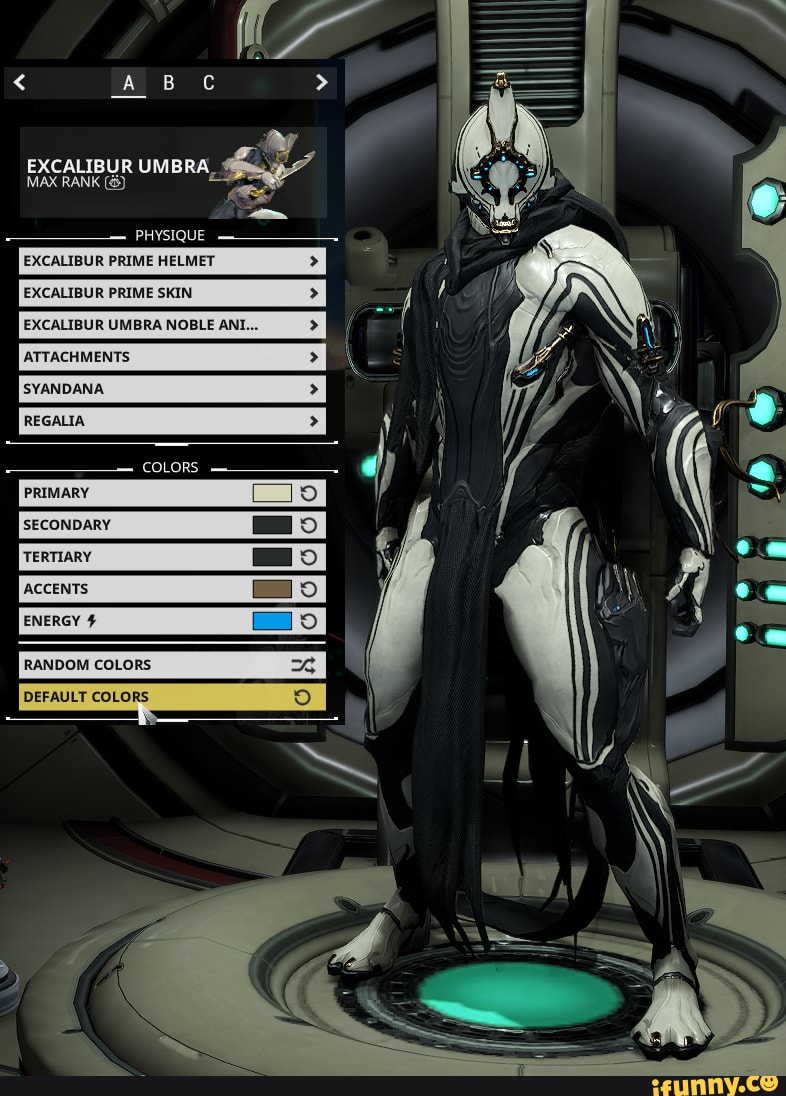Open the Syandana menu
The height and width of the screenshot is (1096, 786).
click(x=172, y=389)
